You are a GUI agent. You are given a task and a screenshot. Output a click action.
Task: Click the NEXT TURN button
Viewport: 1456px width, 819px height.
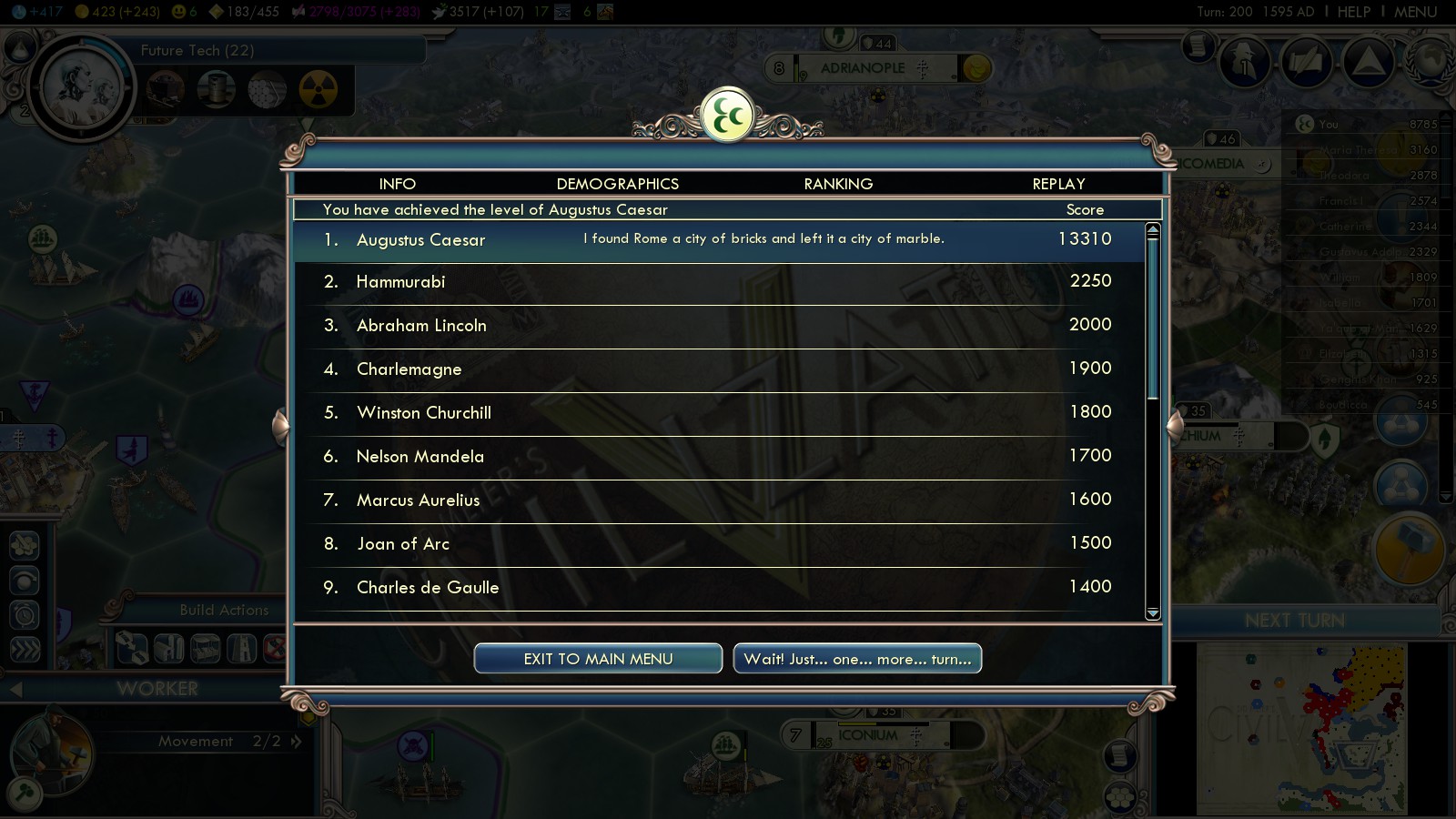pos(1294,621)
